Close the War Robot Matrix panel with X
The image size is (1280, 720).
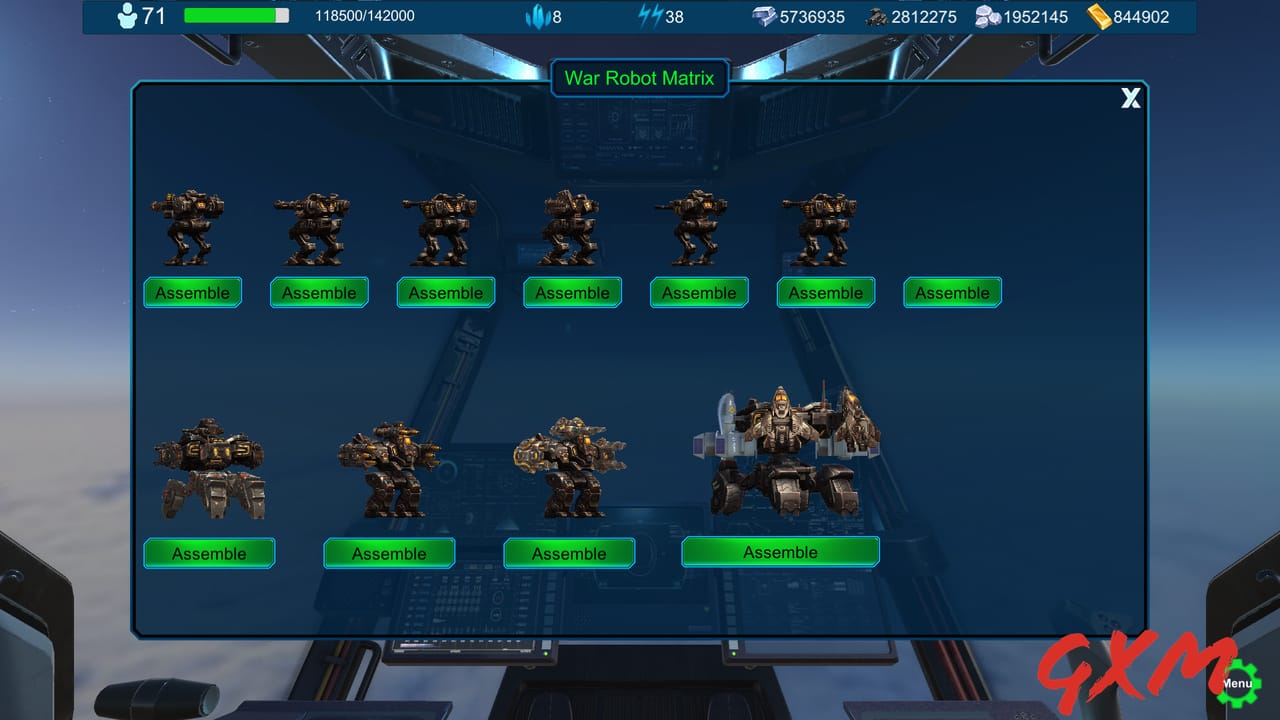coord(1131,98)
